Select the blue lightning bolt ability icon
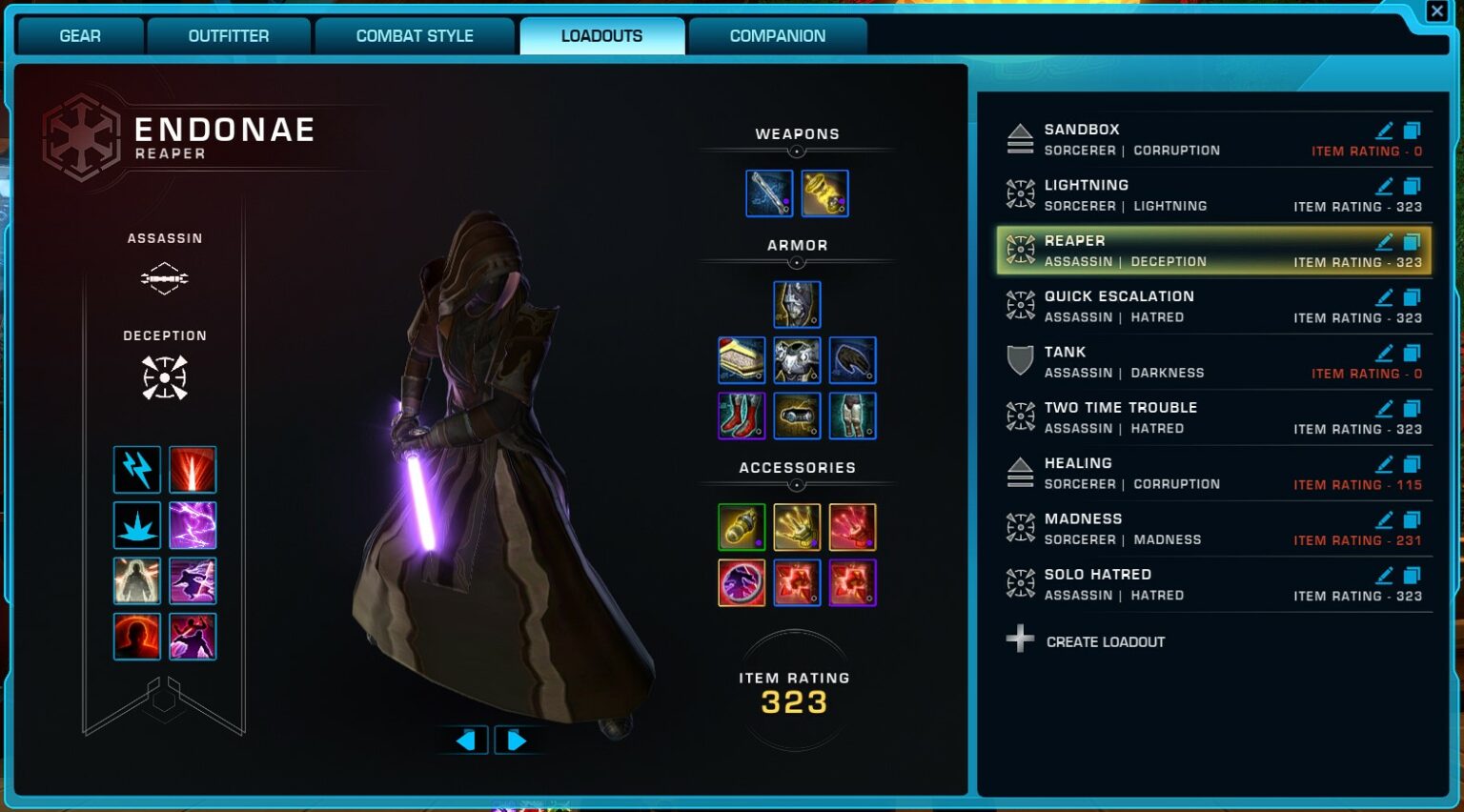 coord(136,469)
